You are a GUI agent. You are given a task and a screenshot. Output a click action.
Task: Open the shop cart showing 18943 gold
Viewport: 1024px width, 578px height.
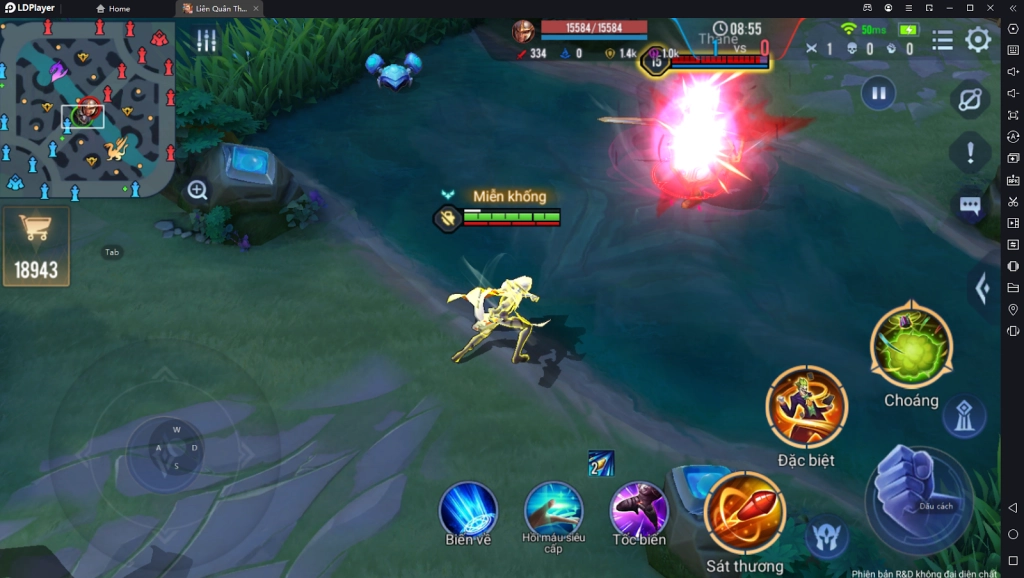[x=36, y=245]
